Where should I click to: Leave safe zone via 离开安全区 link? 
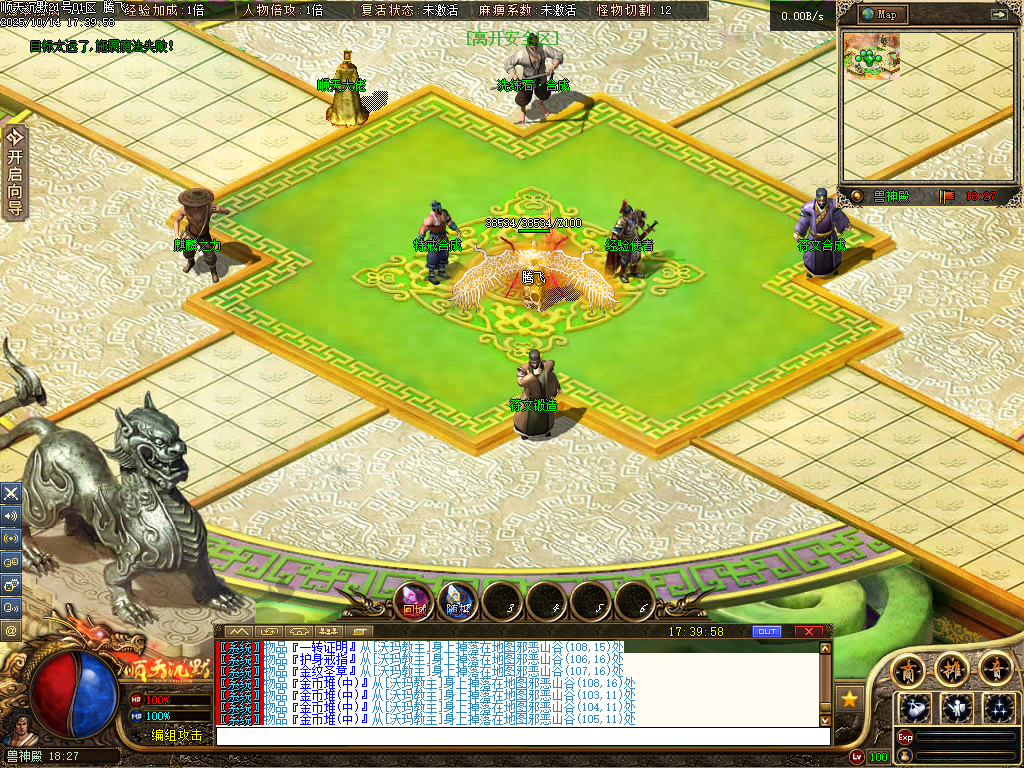coord(512,38)
